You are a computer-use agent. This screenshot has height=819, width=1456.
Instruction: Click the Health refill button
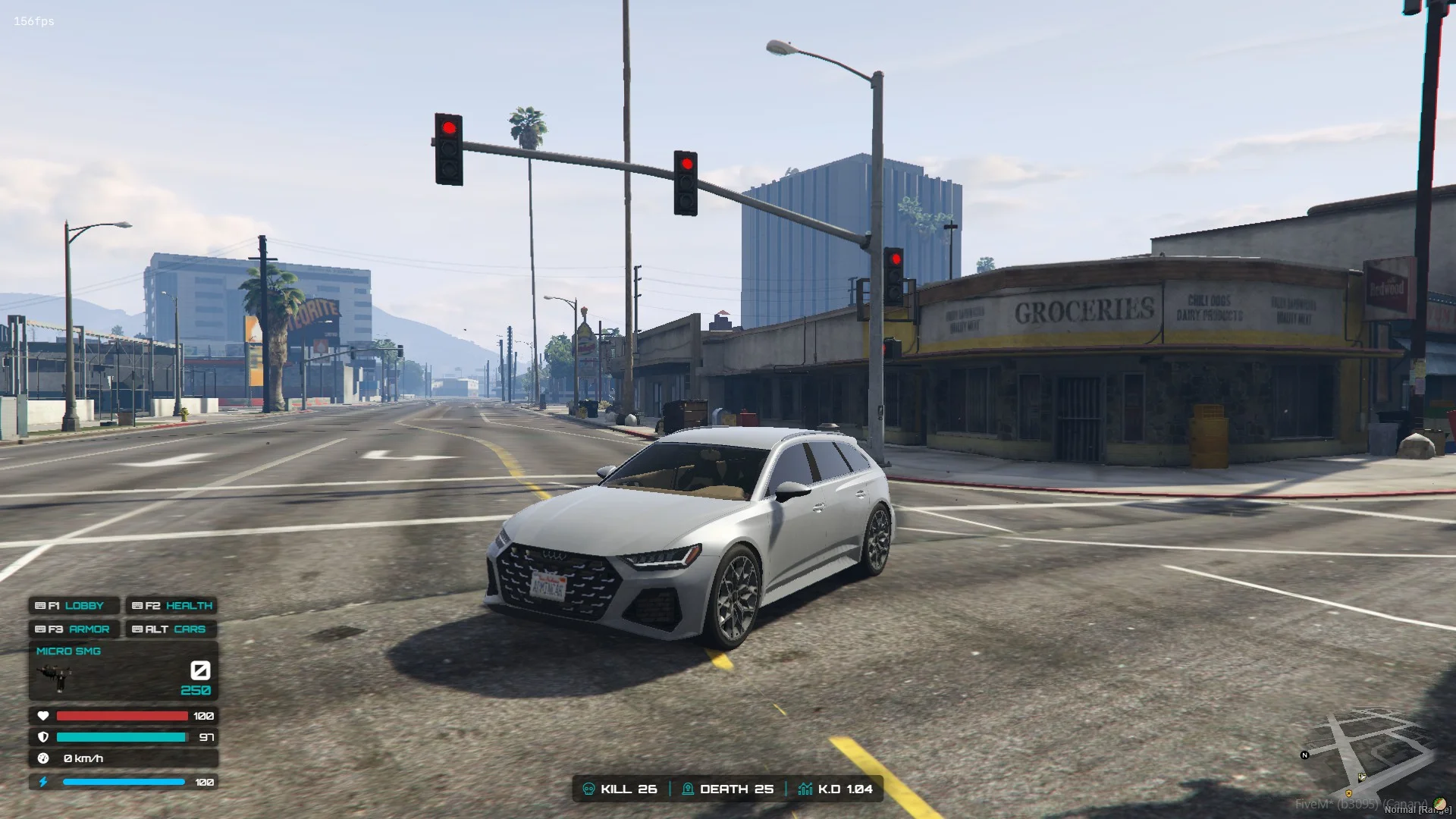[172, 606]
